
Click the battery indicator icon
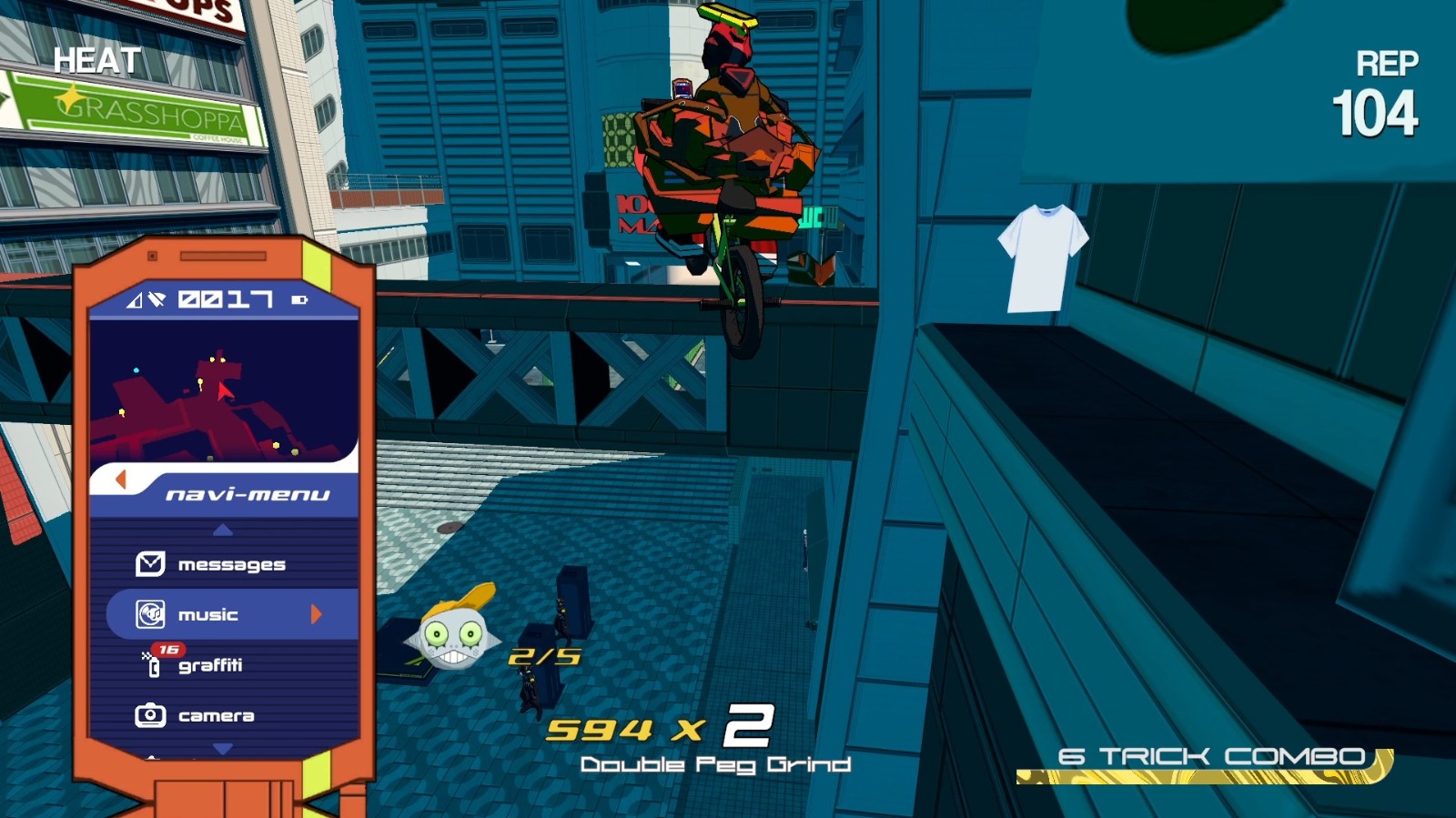[x=300, y=298]
